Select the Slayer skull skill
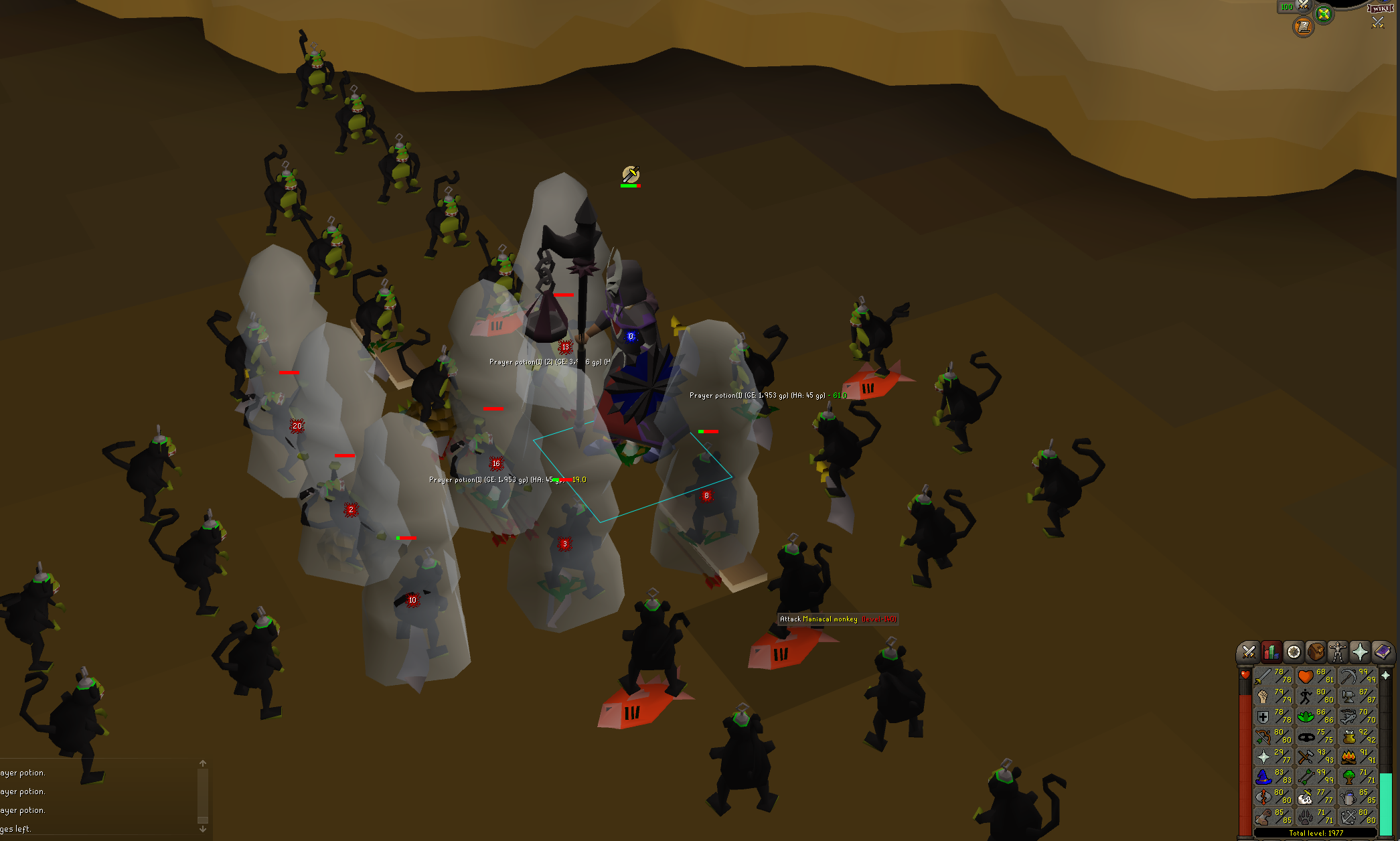The image size is (1400, 841). [x=1316, y=797]
